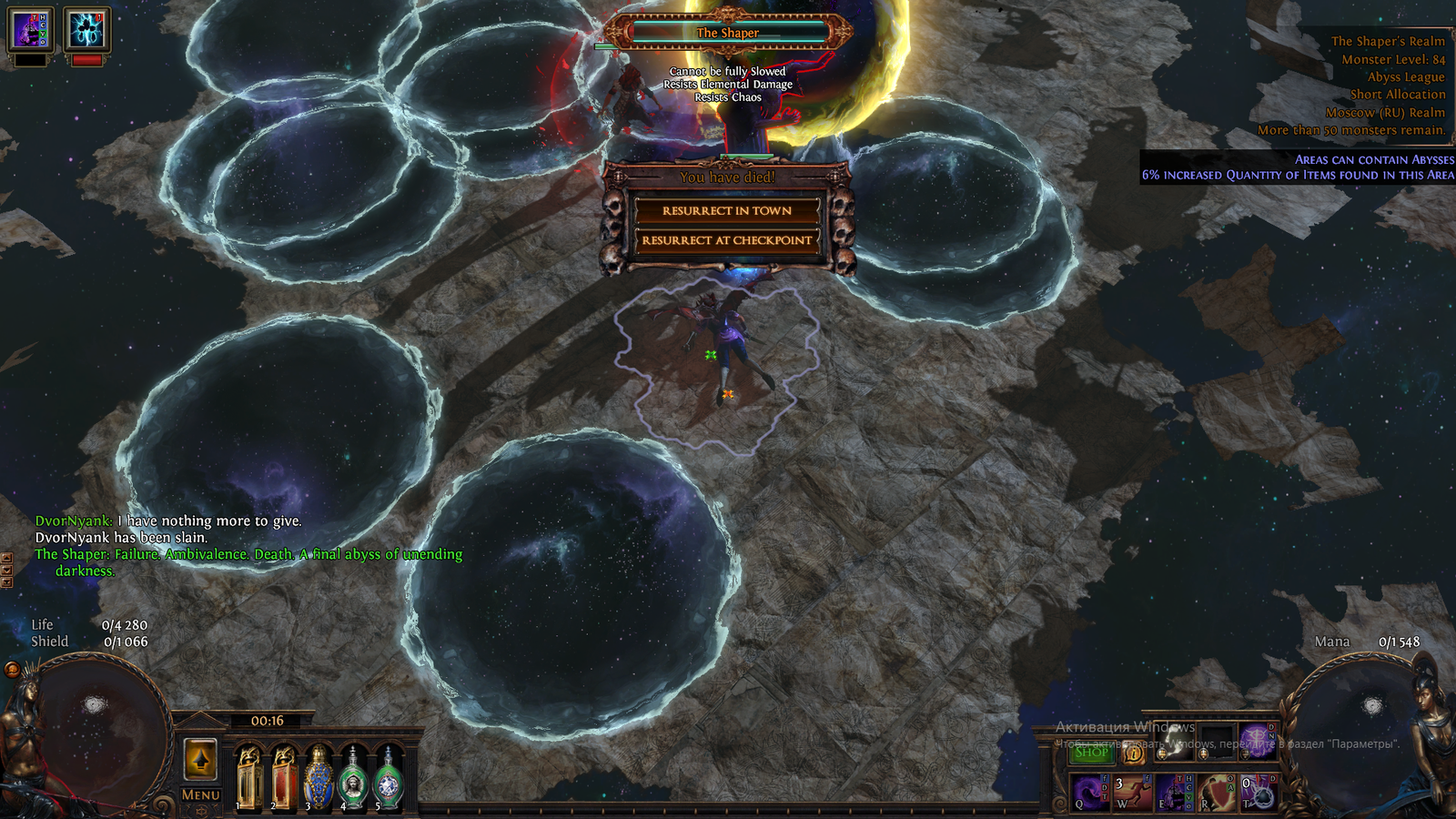Click the level-up arrow button above Menu

(200, 759)
